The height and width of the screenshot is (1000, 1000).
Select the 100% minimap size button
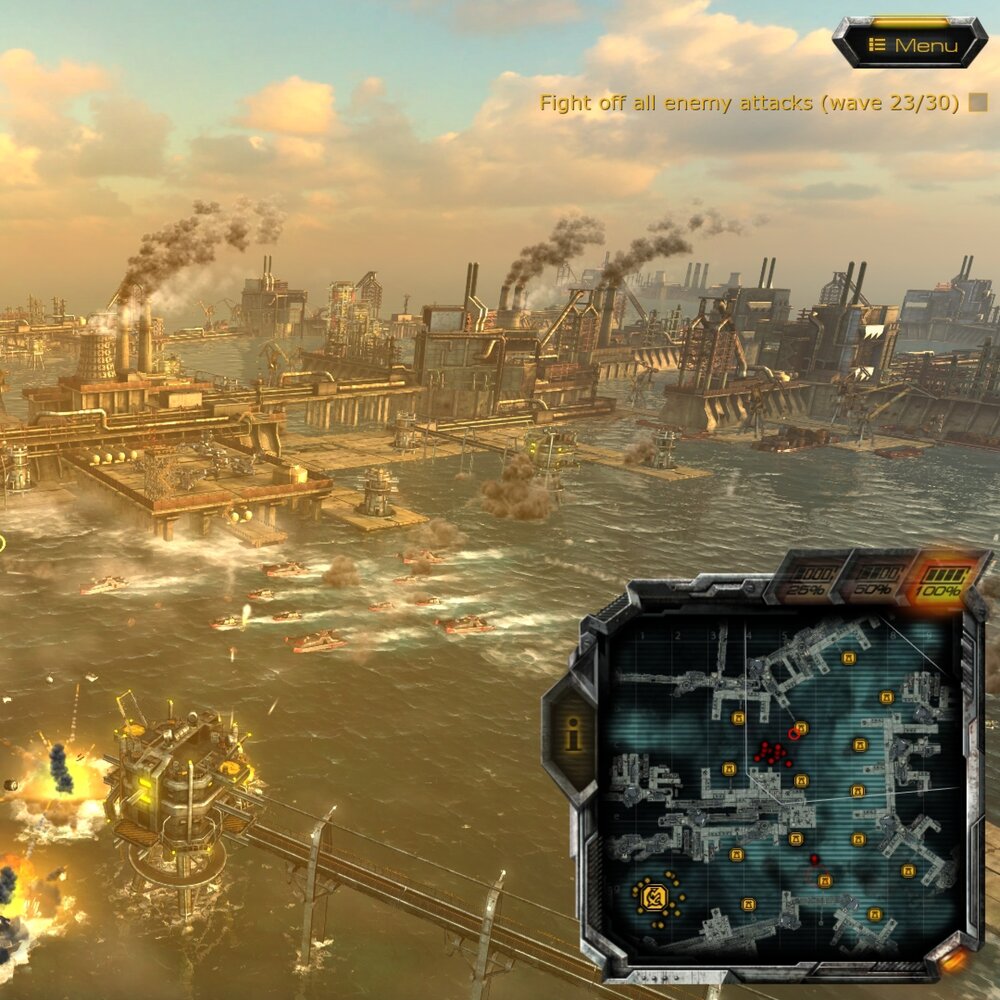[x=938, y=582]
